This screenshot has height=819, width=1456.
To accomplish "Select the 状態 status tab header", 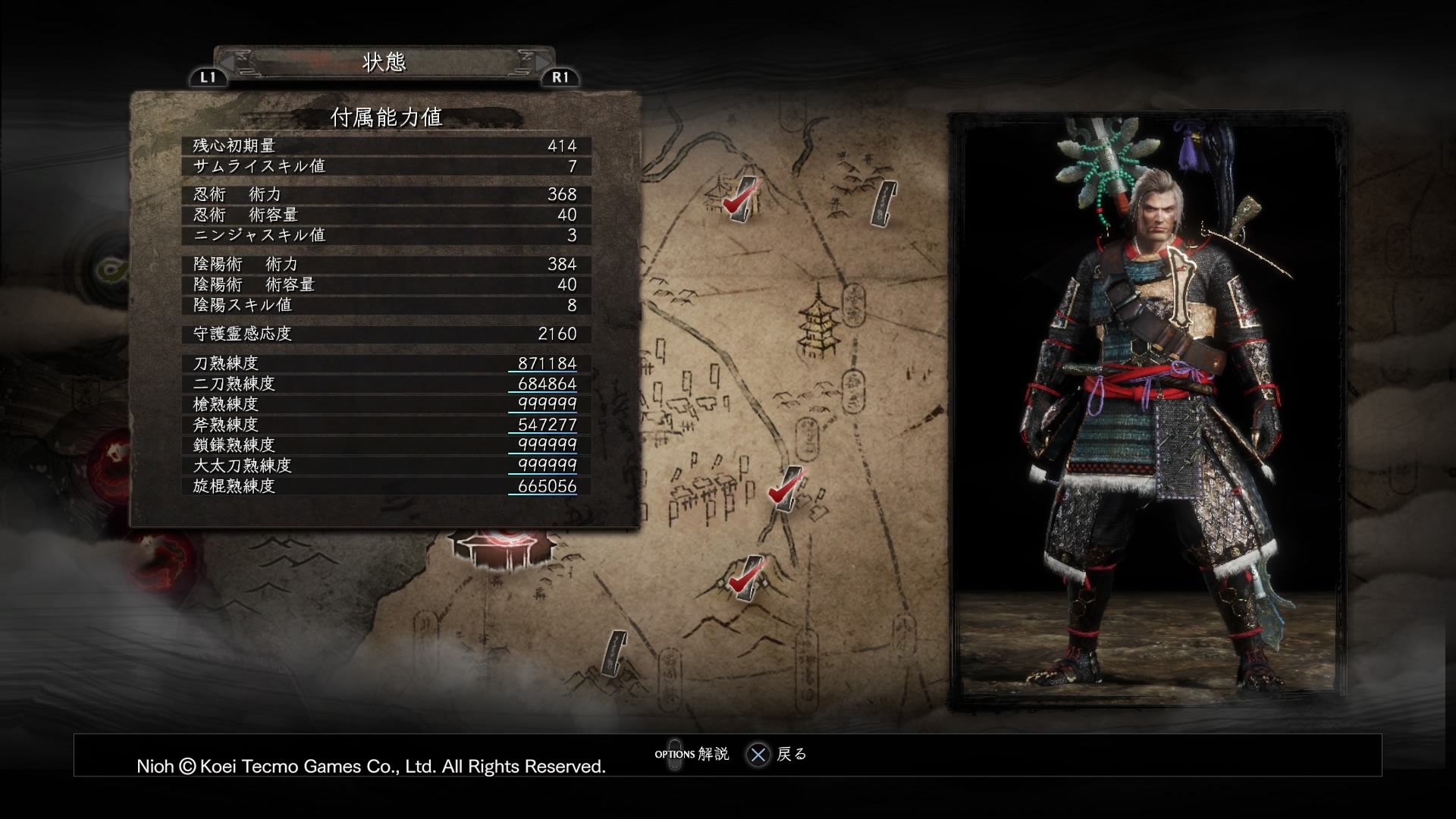I will click(384, 62).
